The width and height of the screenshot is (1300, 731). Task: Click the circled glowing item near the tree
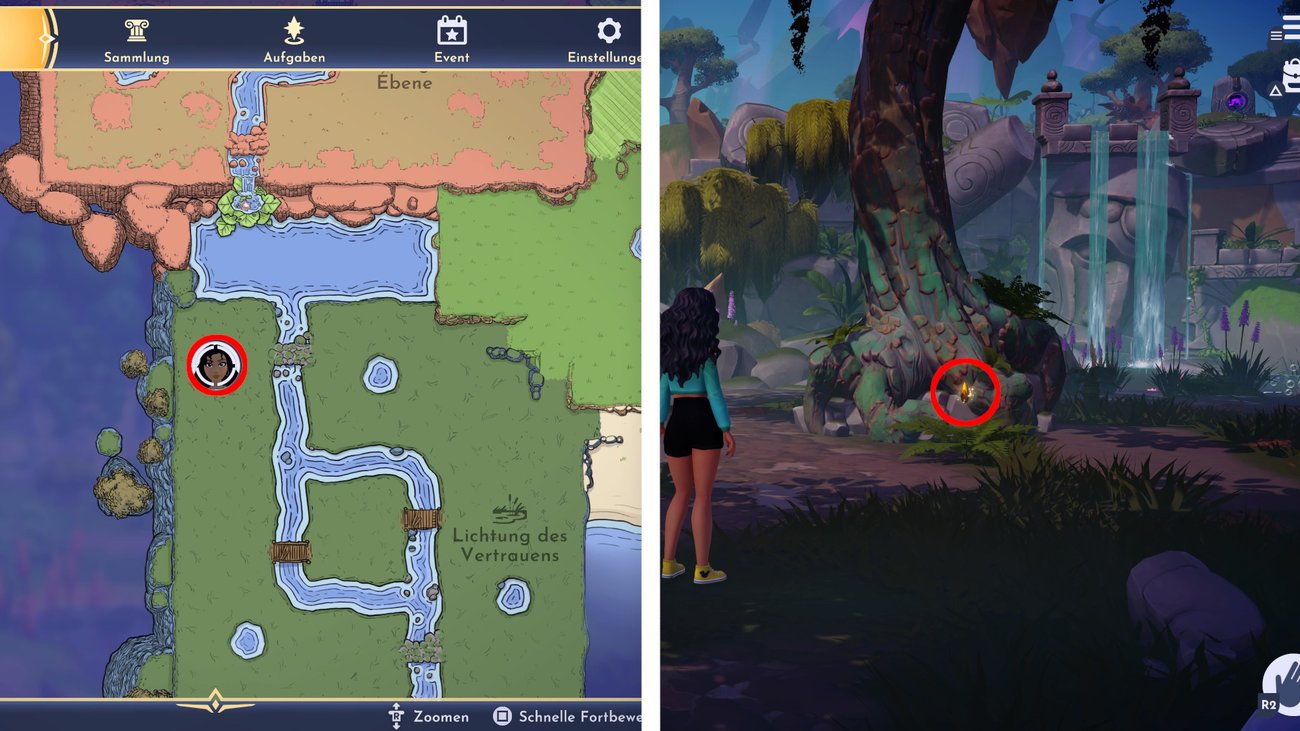click(963, 393)
